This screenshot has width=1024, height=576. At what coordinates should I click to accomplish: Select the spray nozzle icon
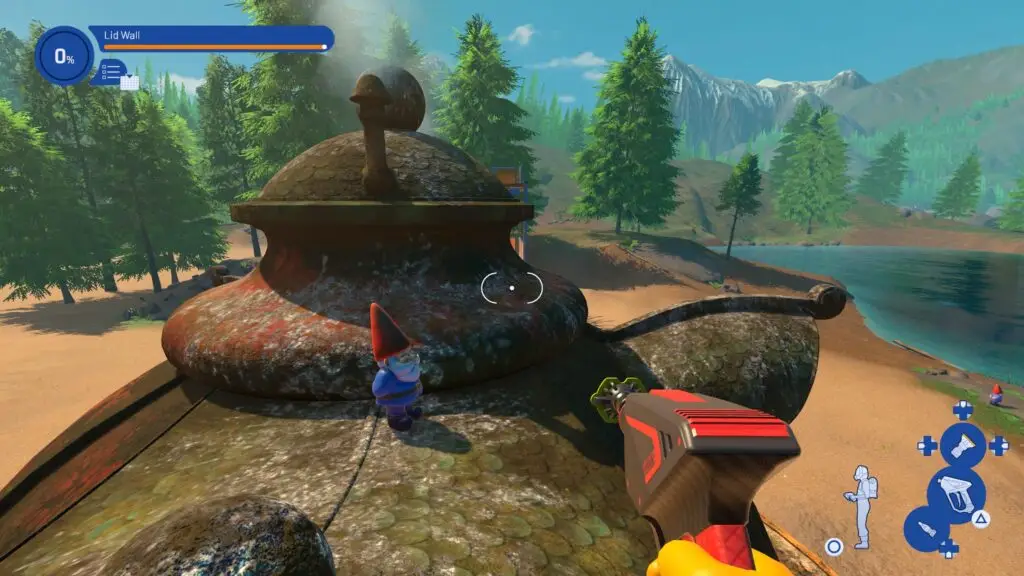(962, 444)
